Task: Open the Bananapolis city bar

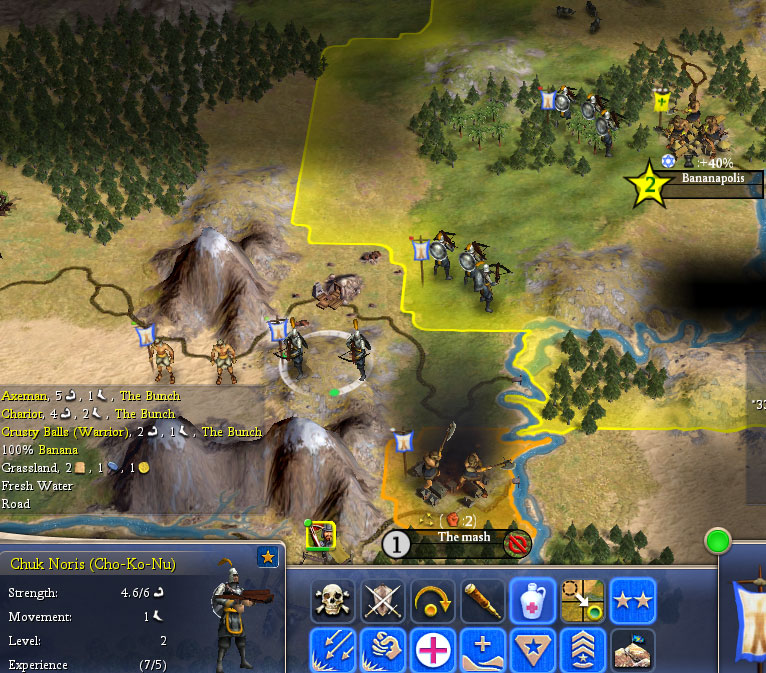Action: (712, 178)
